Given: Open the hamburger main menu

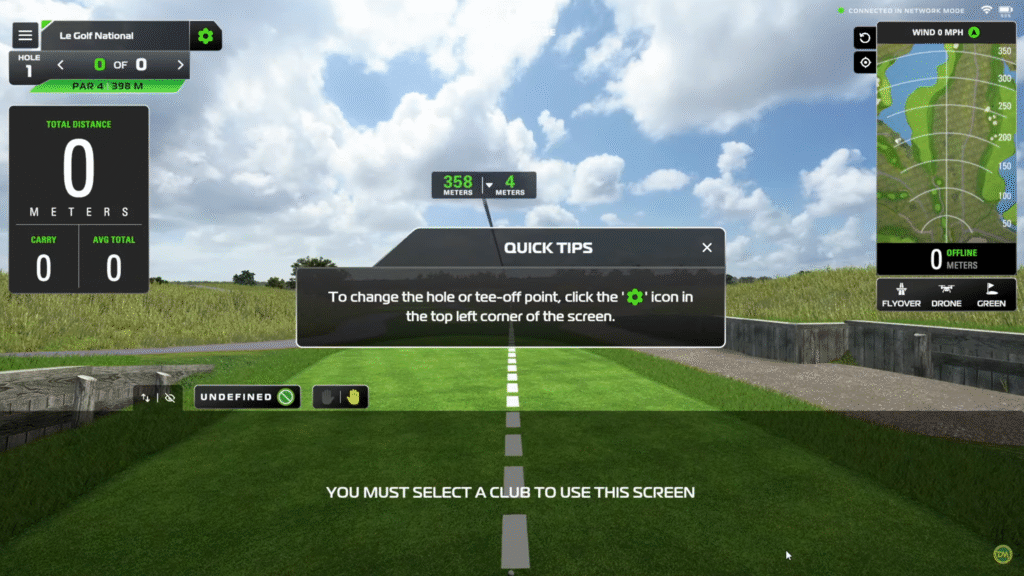Looking at the screenshot, I should point(25,36).
